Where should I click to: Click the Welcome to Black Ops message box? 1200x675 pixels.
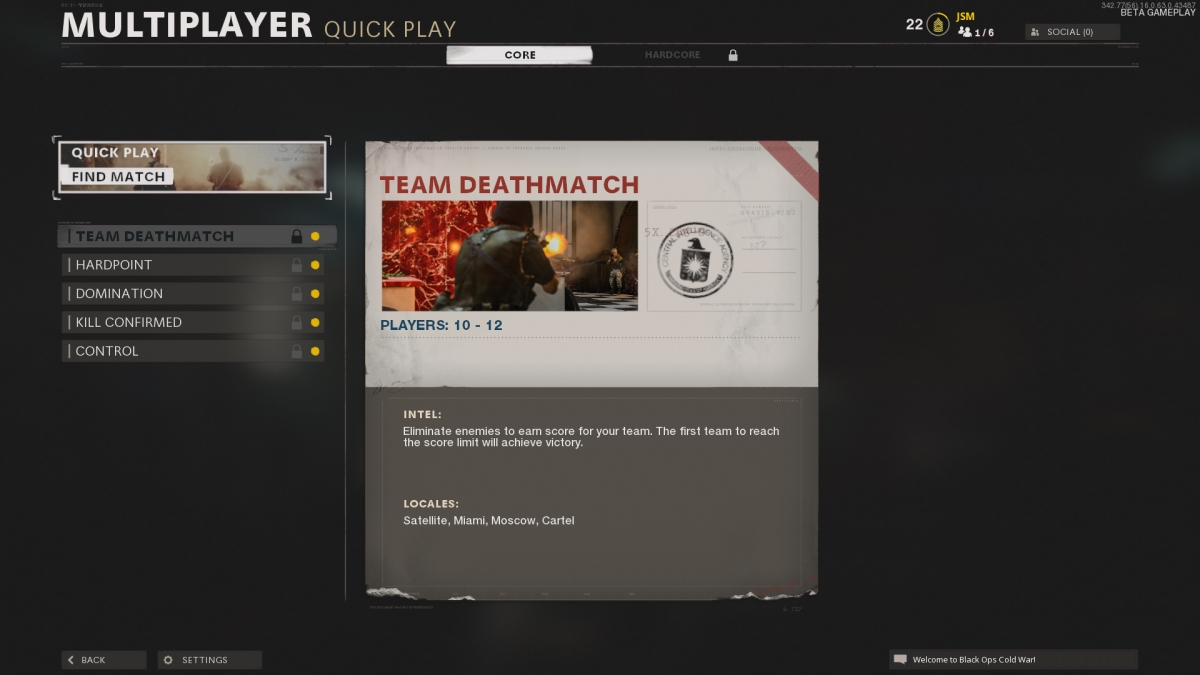(1012, 660)
